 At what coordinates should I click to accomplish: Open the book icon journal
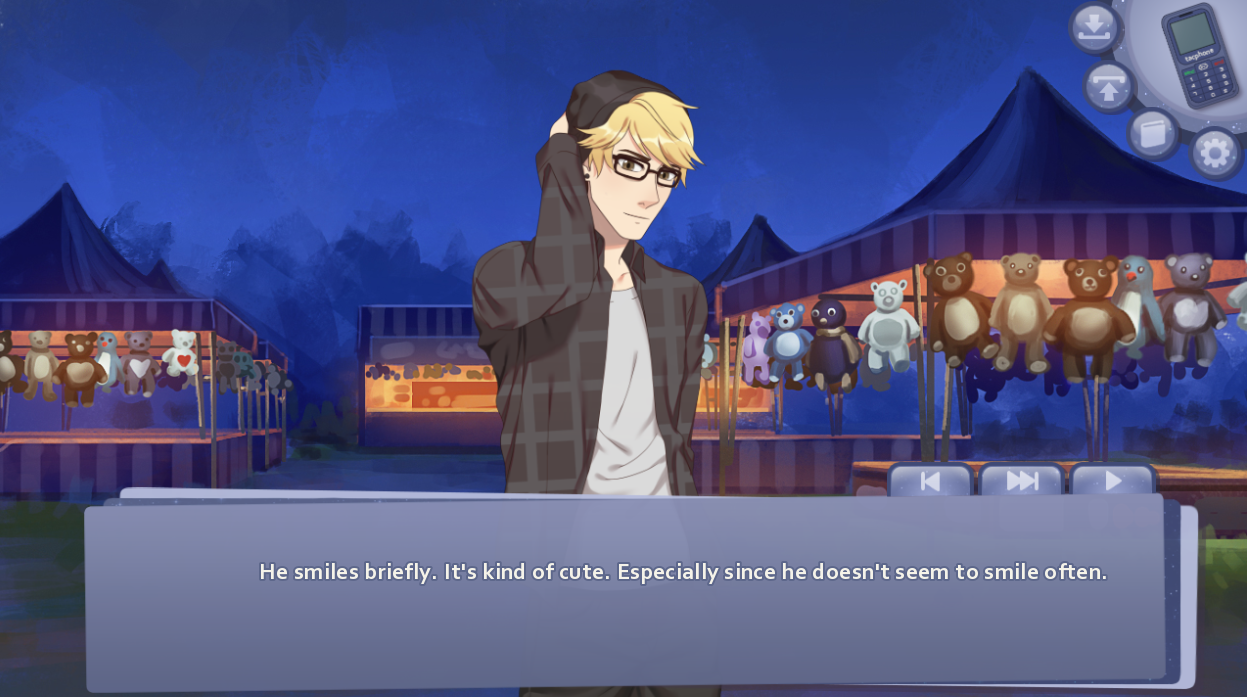click(x=1153, y=133)
